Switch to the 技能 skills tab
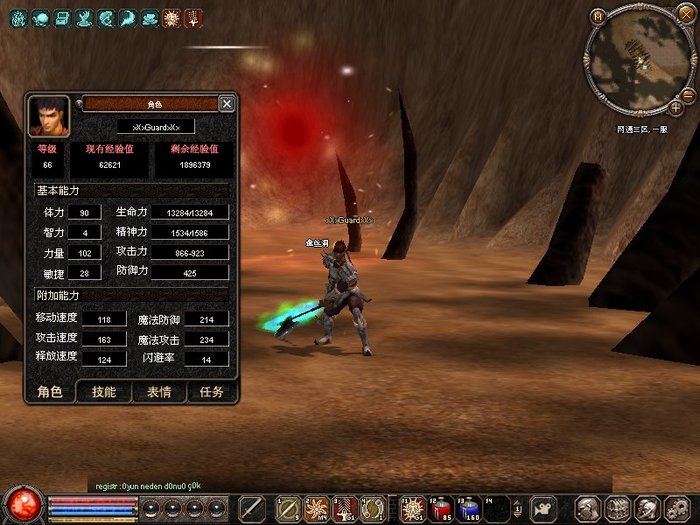Screen dimensions: 700x525 103,392
